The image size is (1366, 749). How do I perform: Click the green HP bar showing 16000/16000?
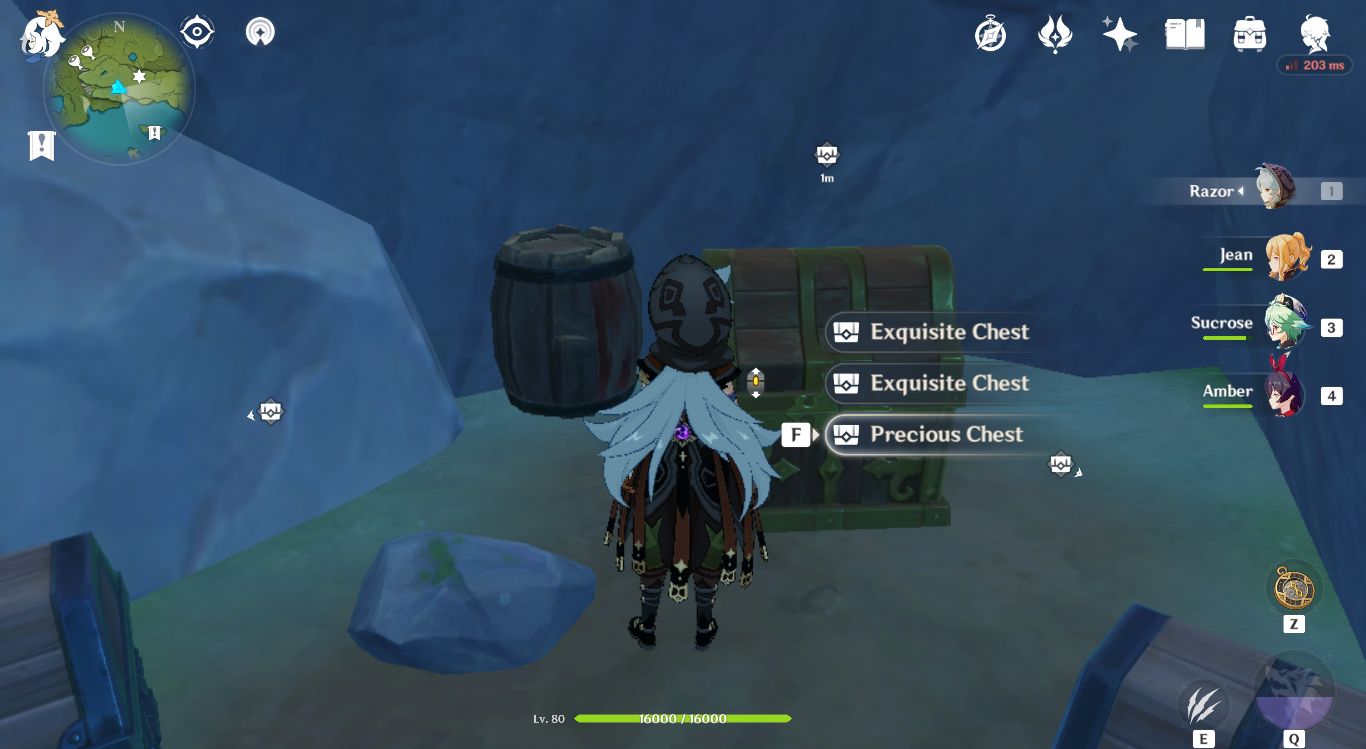click(685, 718)
